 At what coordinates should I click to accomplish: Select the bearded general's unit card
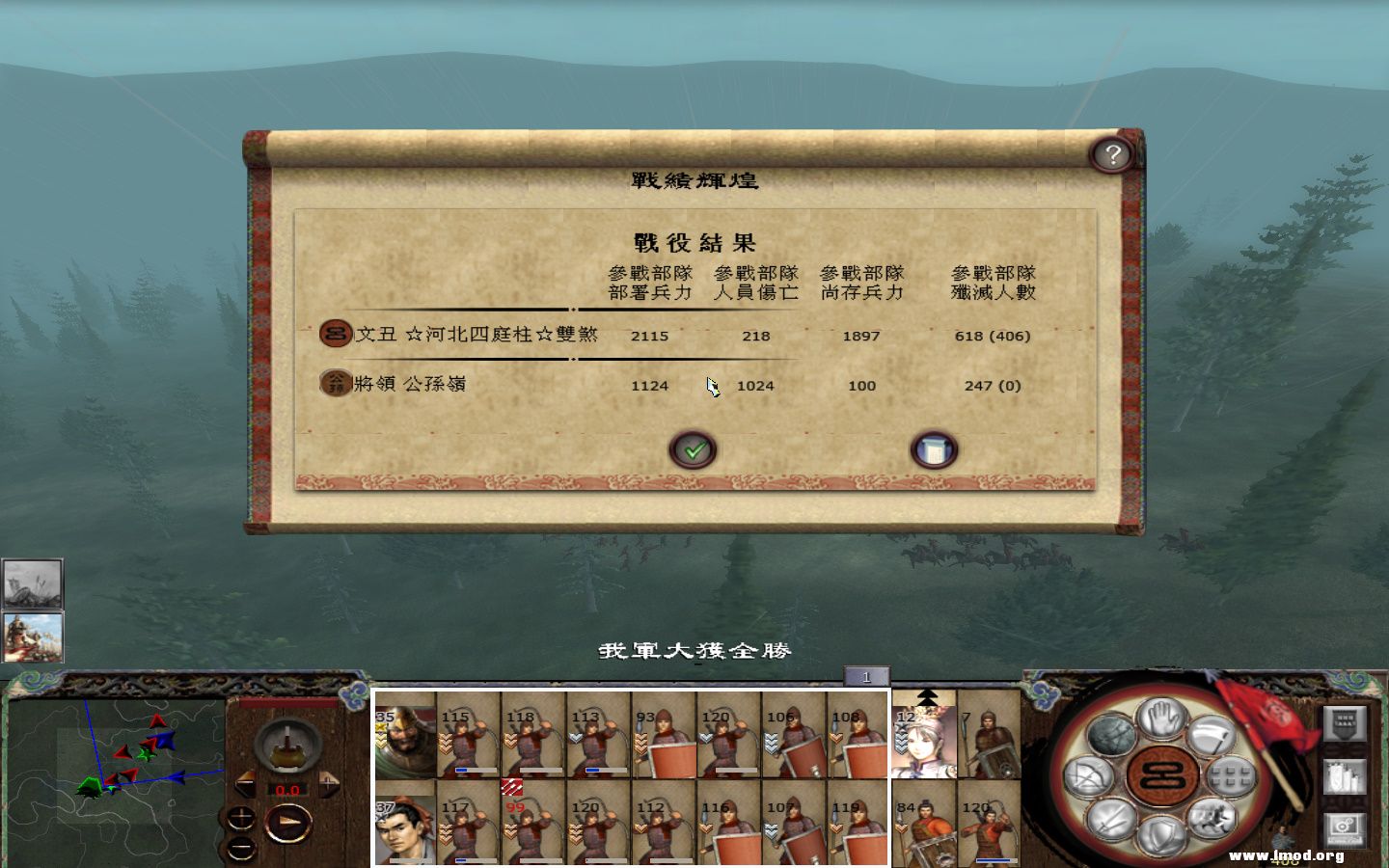pyautogui.click(x=405, y=738)
